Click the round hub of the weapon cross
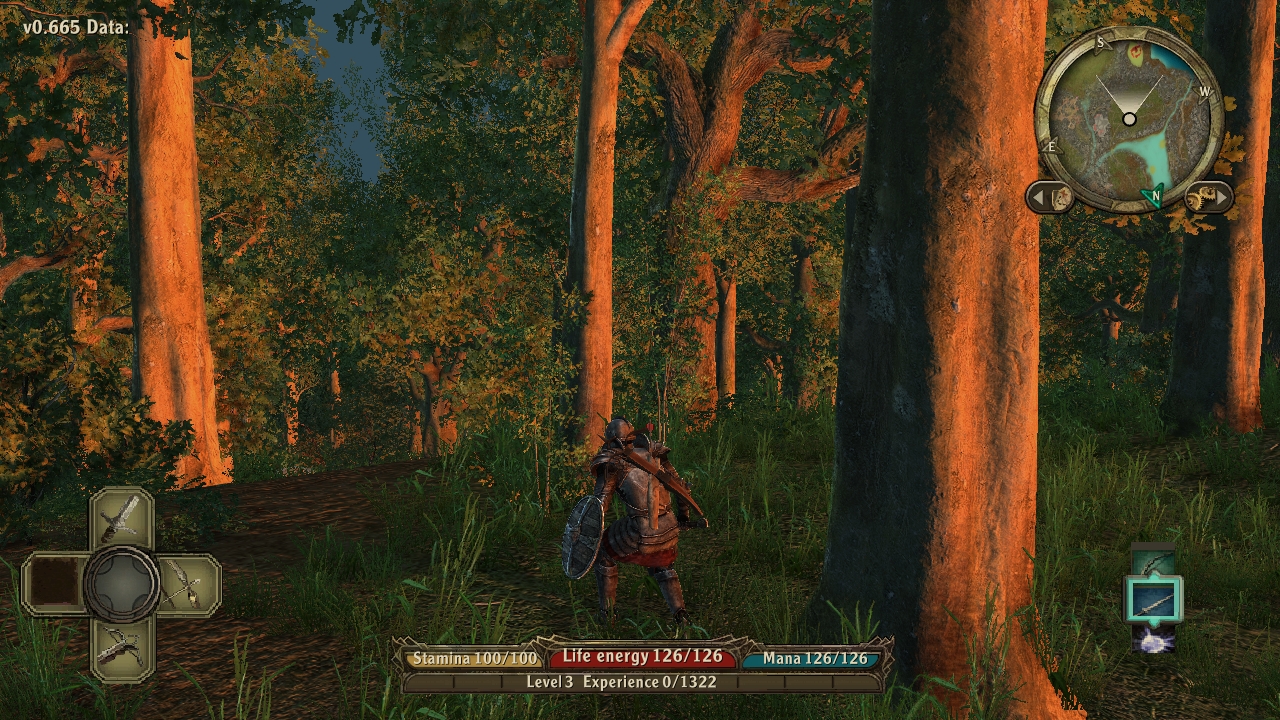 [x=121, y=583]
